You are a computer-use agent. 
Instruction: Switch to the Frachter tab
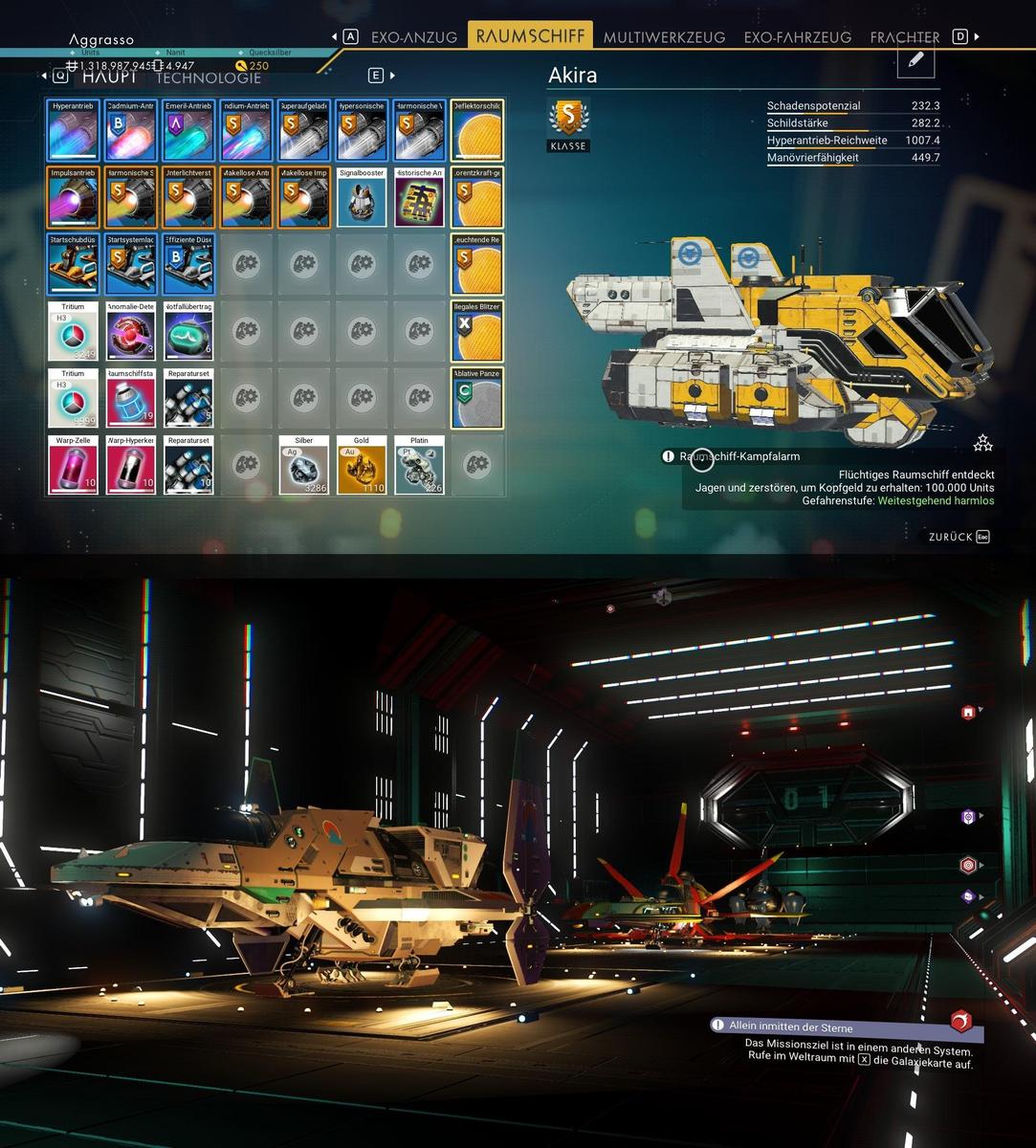(904, 37)
